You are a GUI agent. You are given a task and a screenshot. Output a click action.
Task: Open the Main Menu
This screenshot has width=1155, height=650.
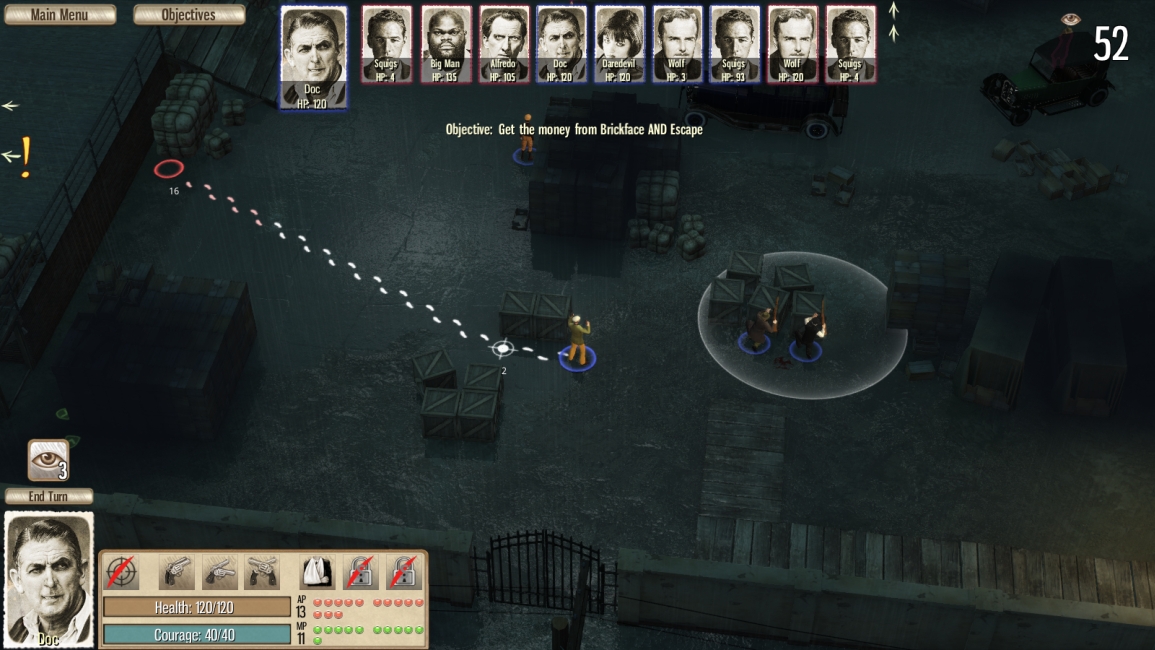(x=59, y=15)
